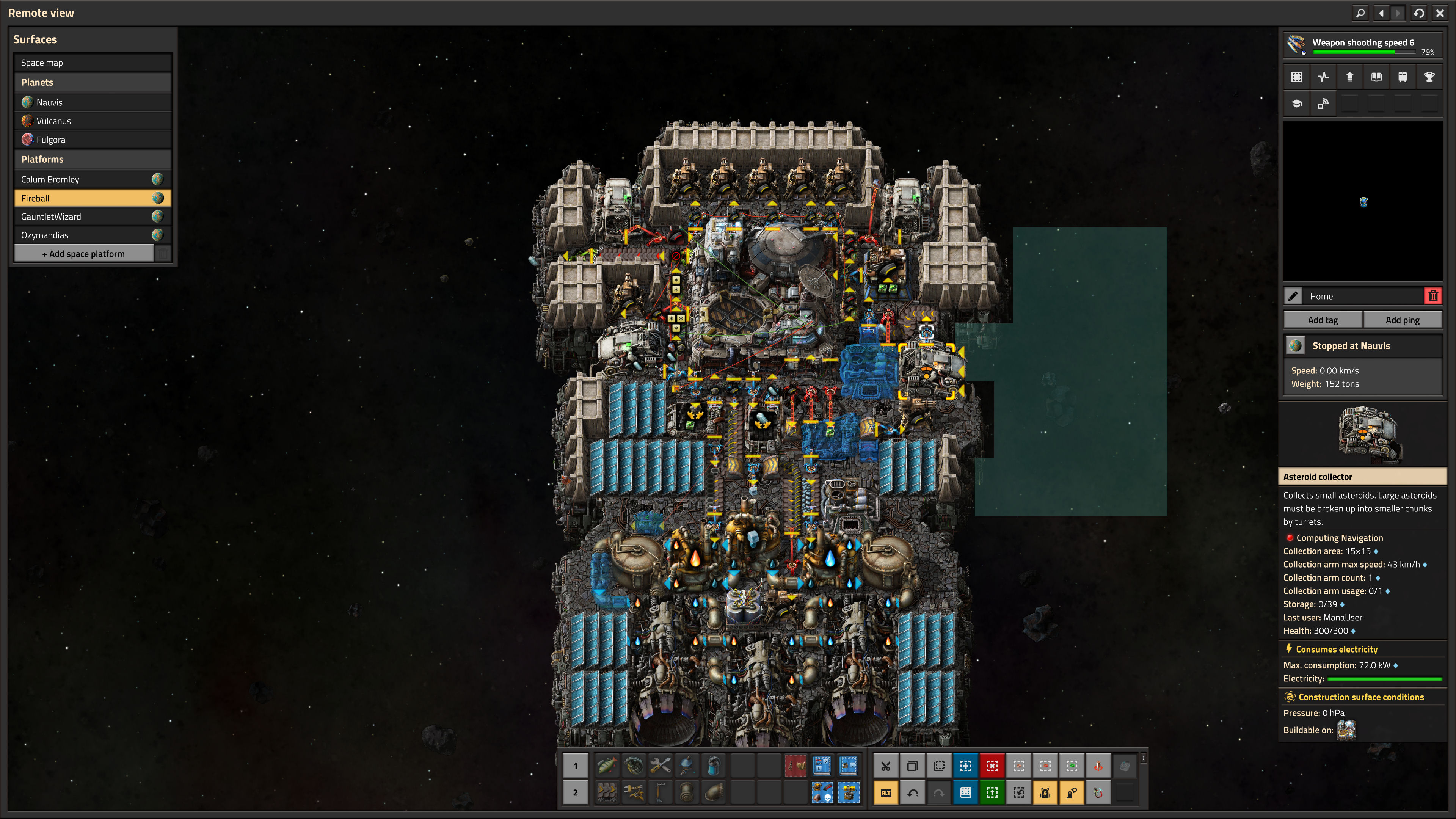Viewport: 1456px width, 819px height.
Task: Open the trains overview shortcut
Action: point(1402,77)
